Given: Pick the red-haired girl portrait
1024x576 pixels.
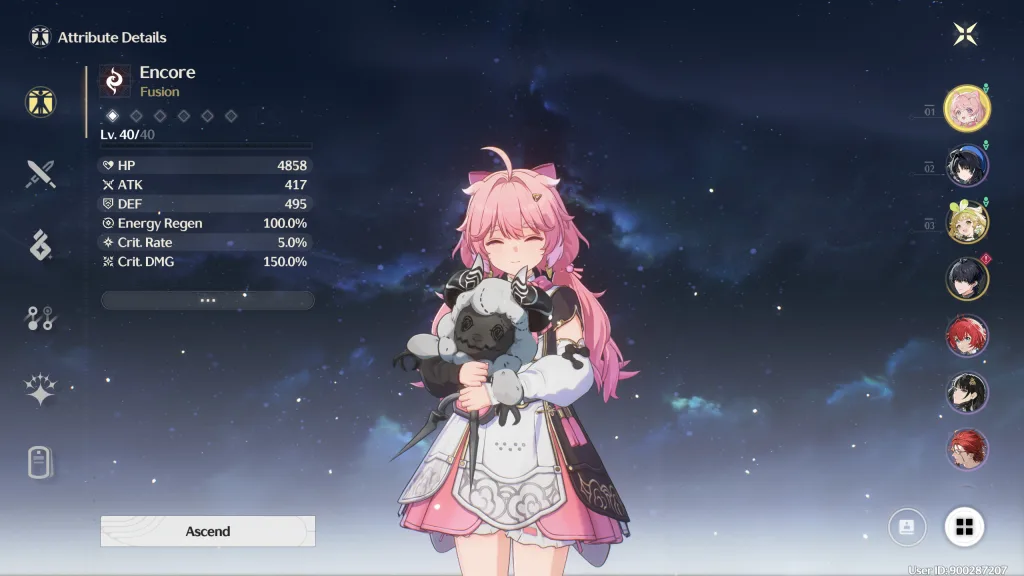Looking at the screenshot, I should (x=967, y=336).
